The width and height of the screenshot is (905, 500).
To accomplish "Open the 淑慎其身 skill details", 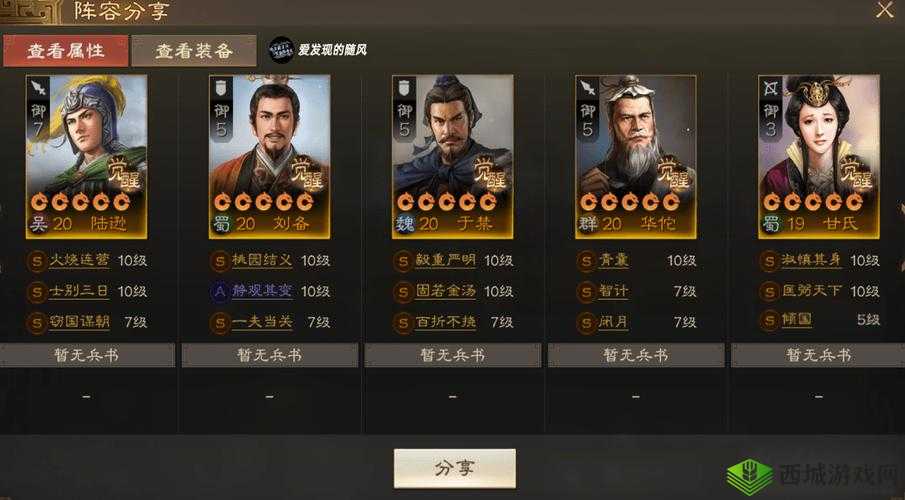I will pyautogui.click(x=810, y=260).
